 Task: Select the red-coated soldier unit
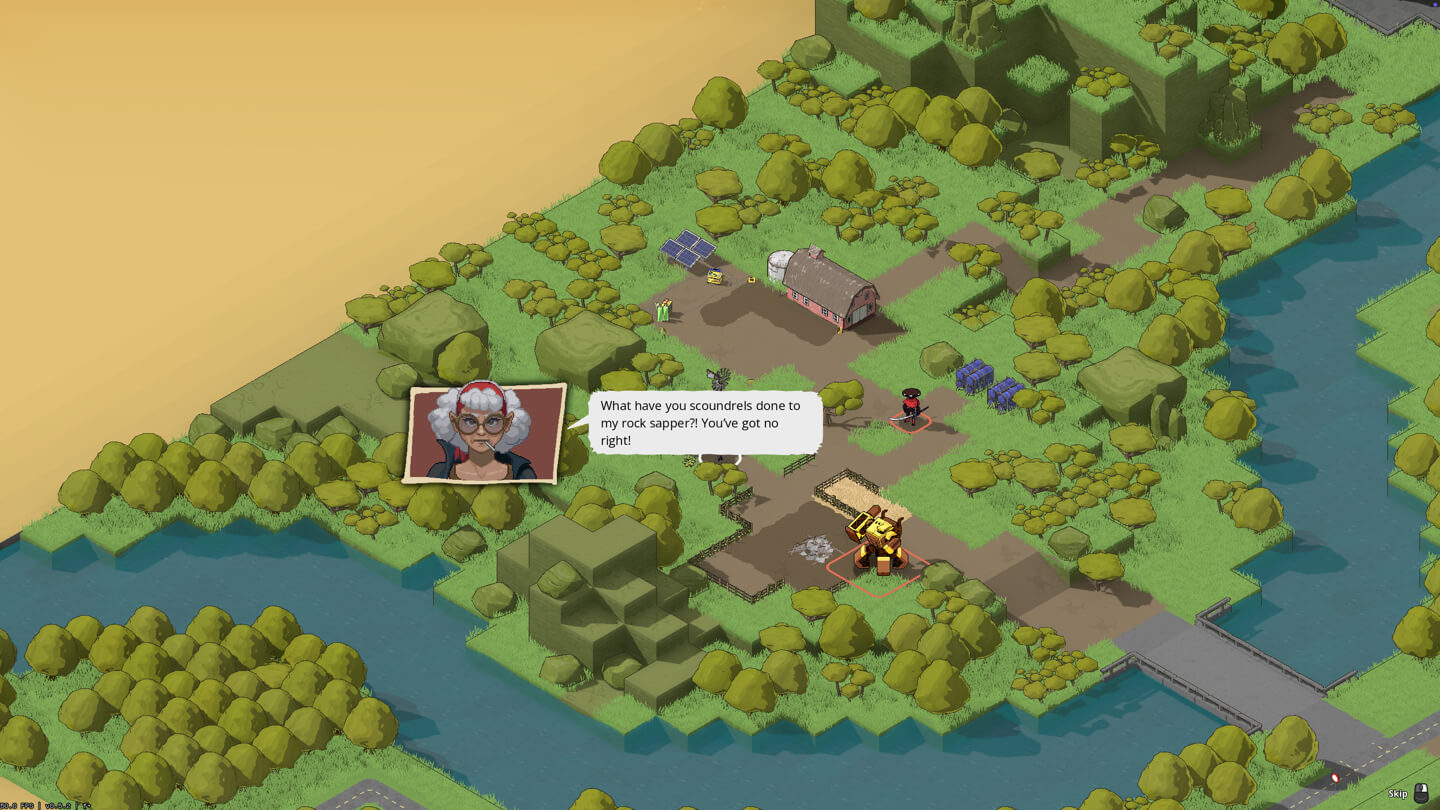[x=910, y=407]
